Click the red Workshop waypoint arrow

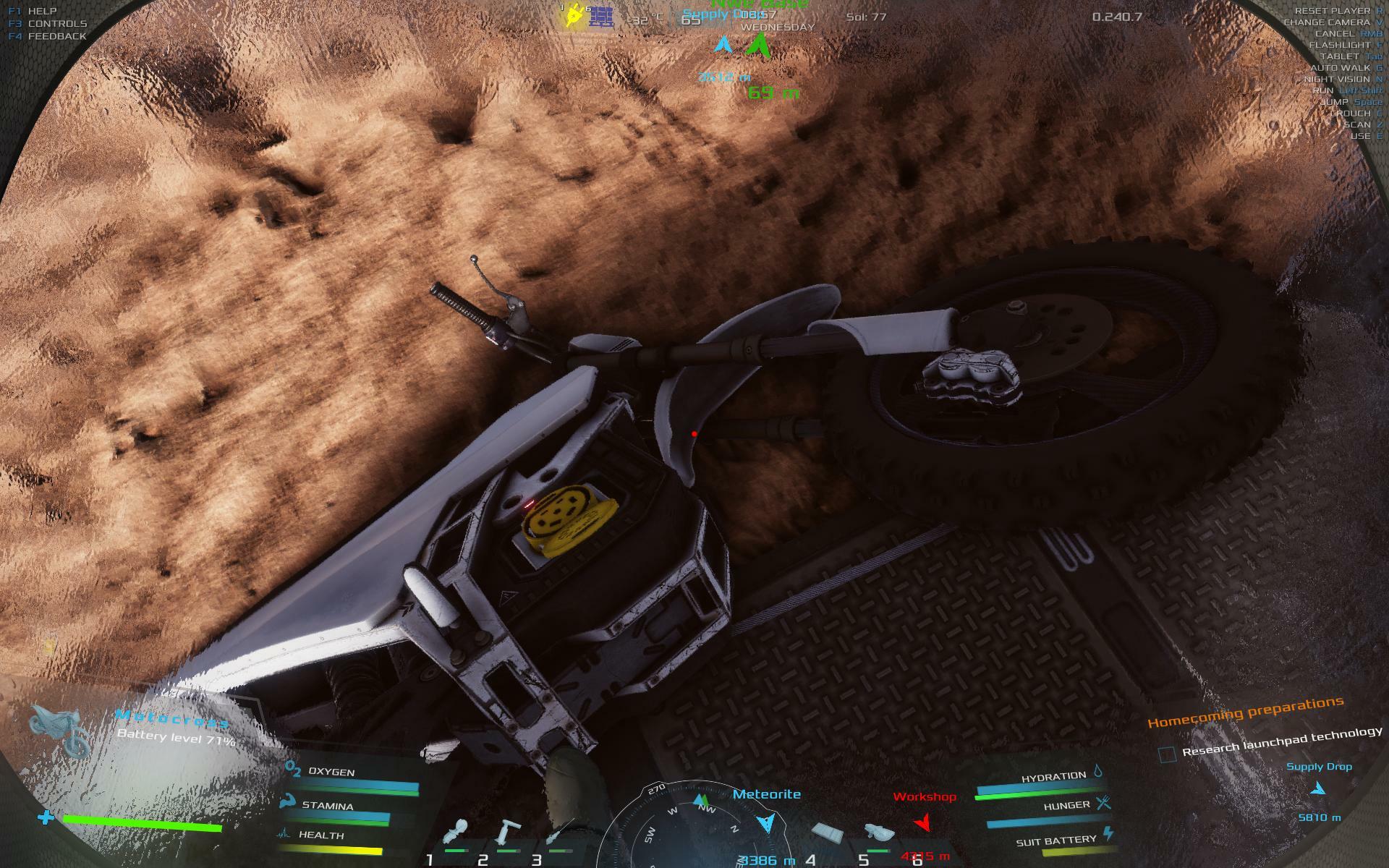coord(922,822)
